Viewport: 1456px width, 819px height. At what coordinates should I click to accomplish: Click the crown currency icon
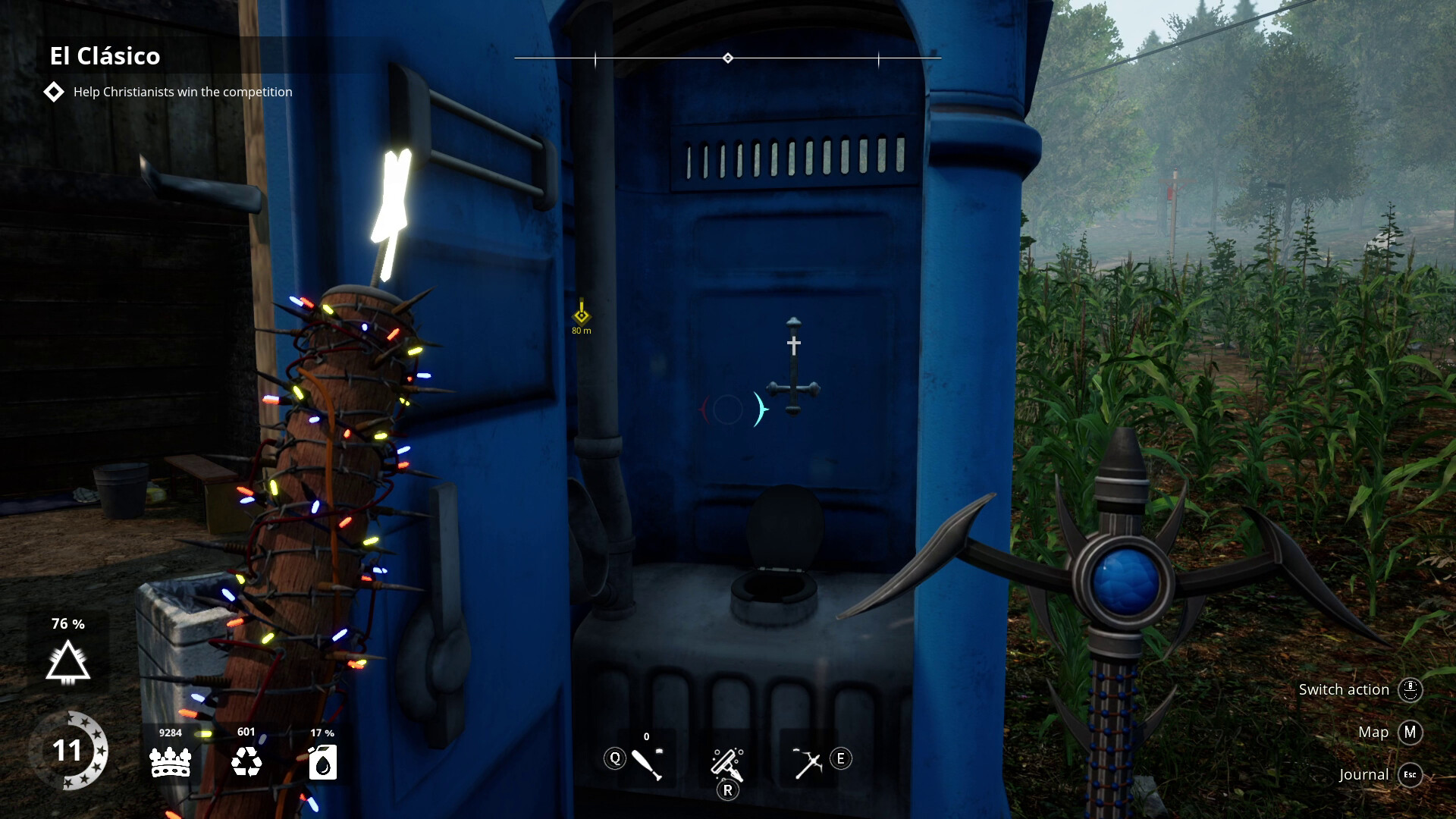point(171,762)
